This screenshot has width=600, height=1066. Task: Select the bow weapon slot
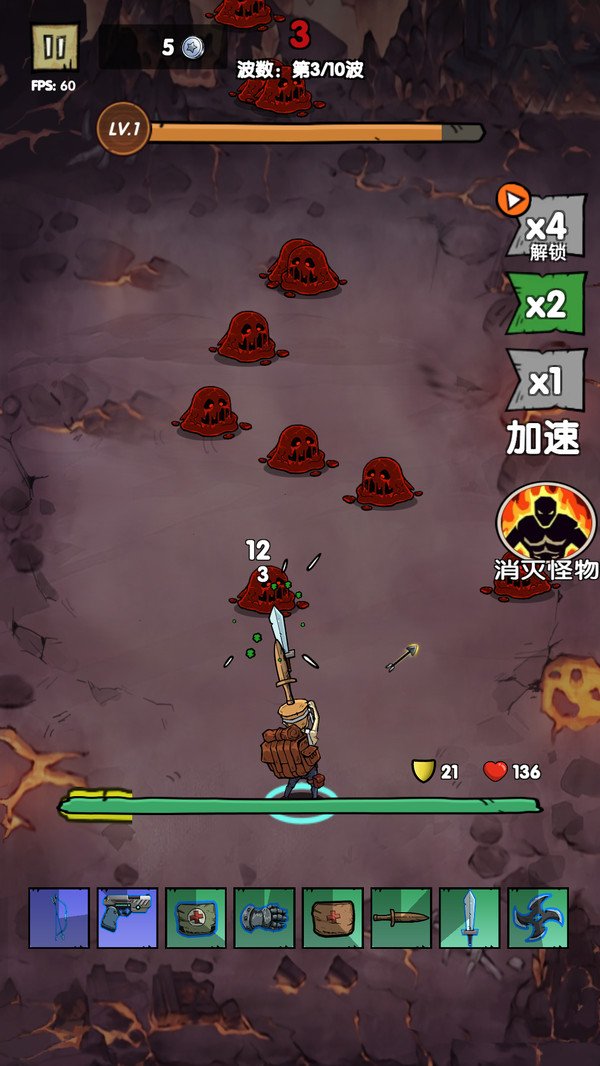[x=59, y=918]
